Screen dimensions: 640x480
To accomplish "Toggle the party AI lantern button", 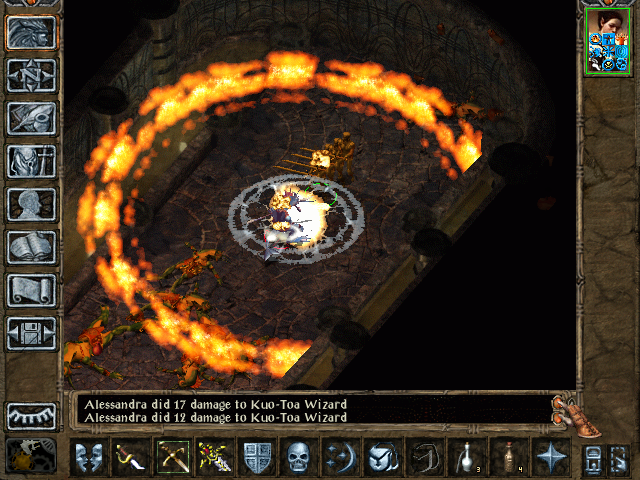I will click(31, 457).
